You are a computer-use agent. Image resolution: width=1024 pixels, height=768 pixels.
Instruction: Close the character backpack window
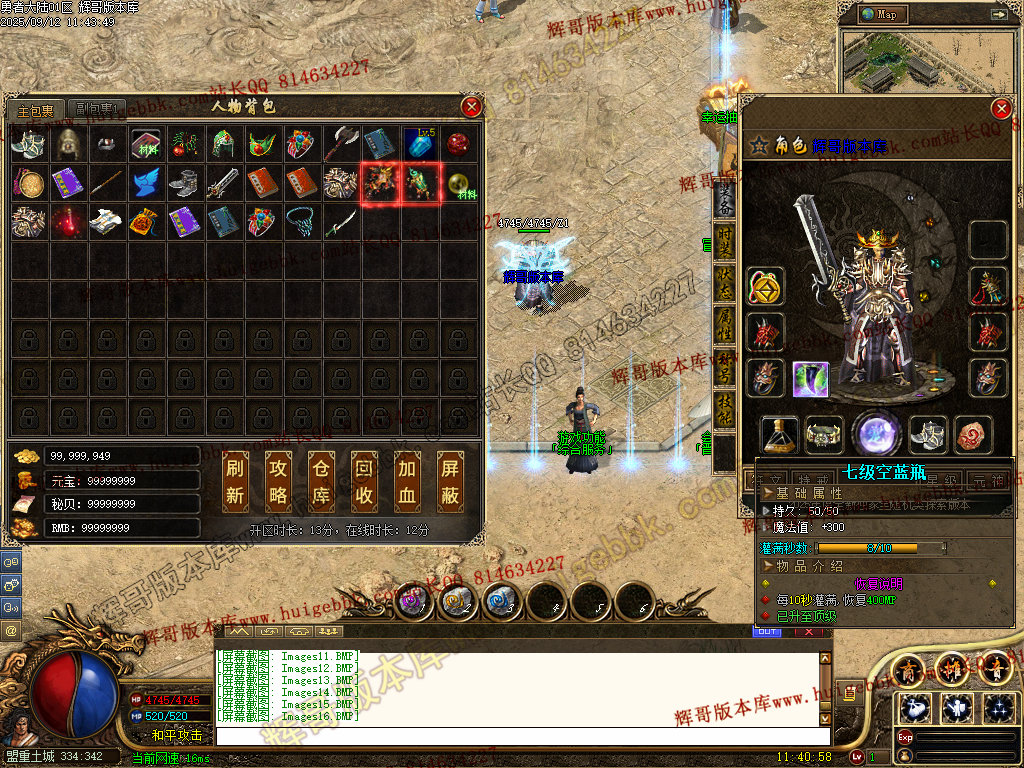click(x=471, y=106)
